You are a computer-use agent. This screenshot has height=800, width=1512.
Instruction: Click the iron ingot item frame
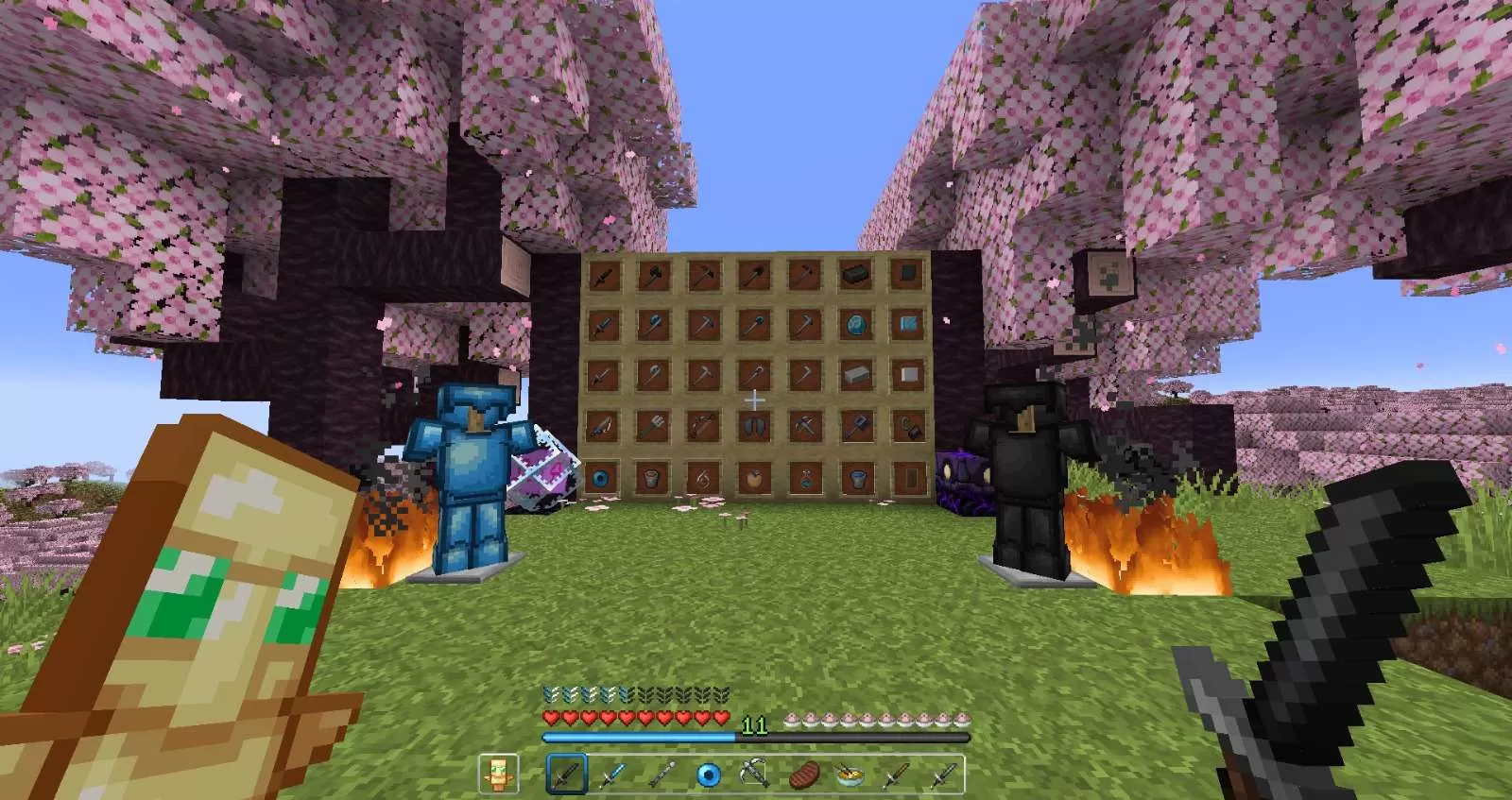(x=855, y=374)
